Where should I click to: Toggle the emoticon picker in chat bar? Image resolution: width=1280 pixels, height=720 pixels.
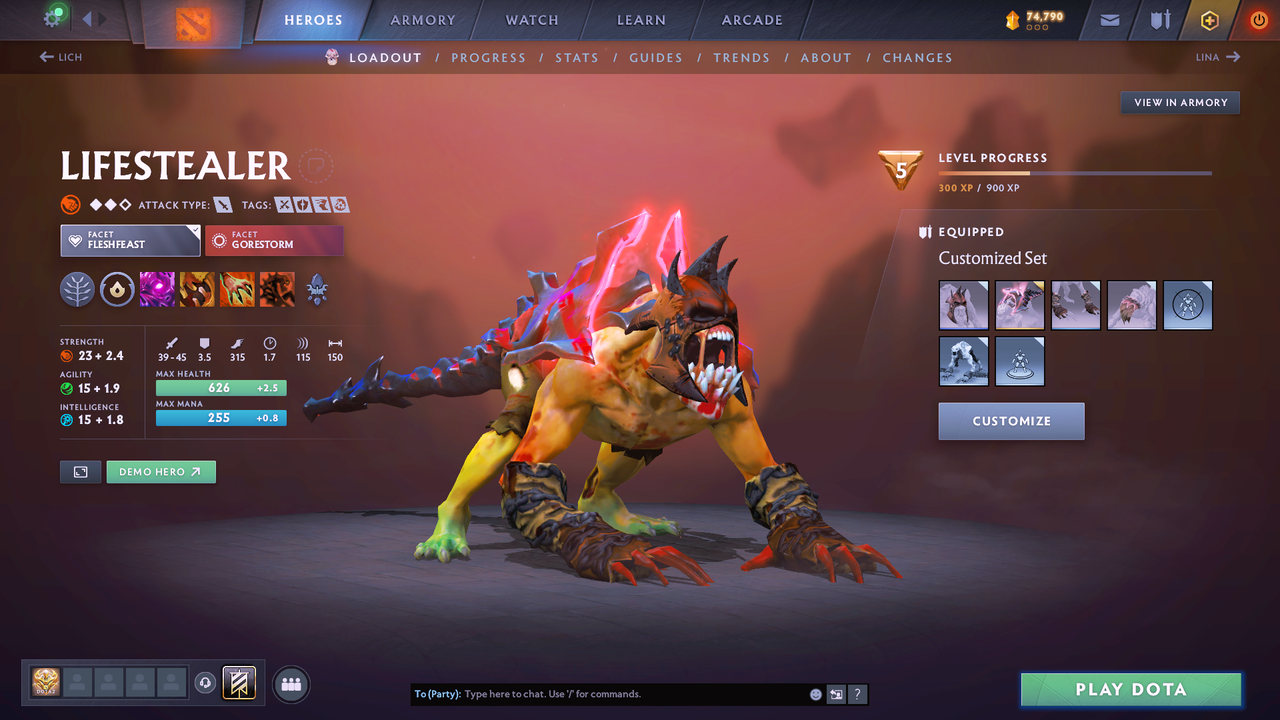[815, 693]
